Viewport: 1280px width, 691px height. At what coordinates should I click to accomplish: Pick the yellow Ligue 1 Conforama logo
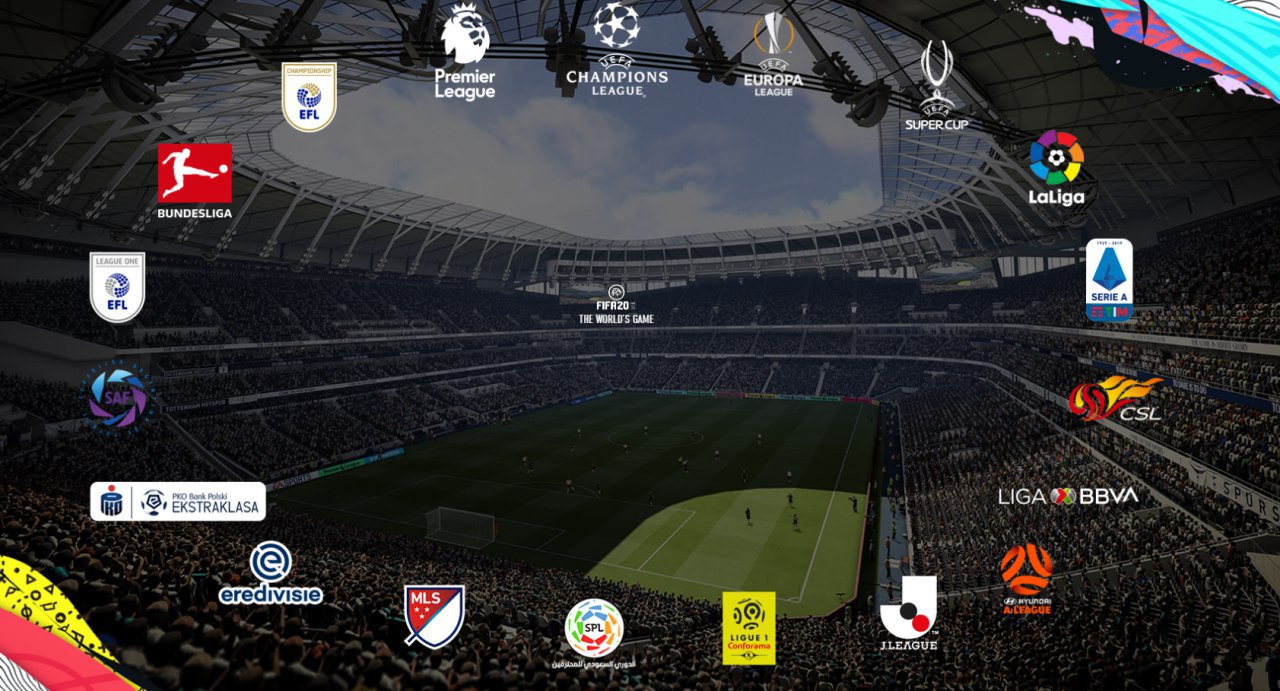(x=749, y=628)
